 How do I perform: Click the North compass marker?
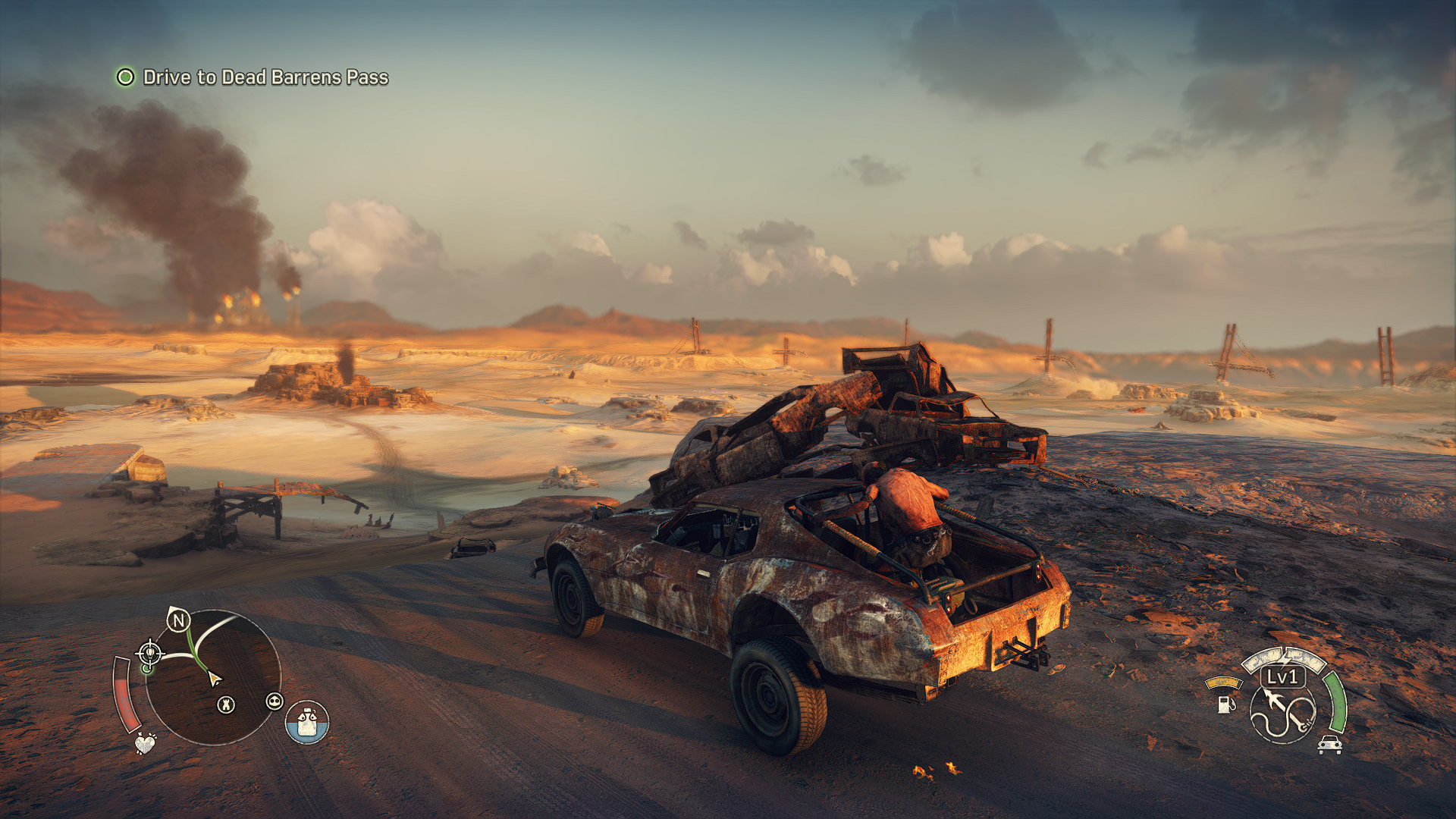178,621
